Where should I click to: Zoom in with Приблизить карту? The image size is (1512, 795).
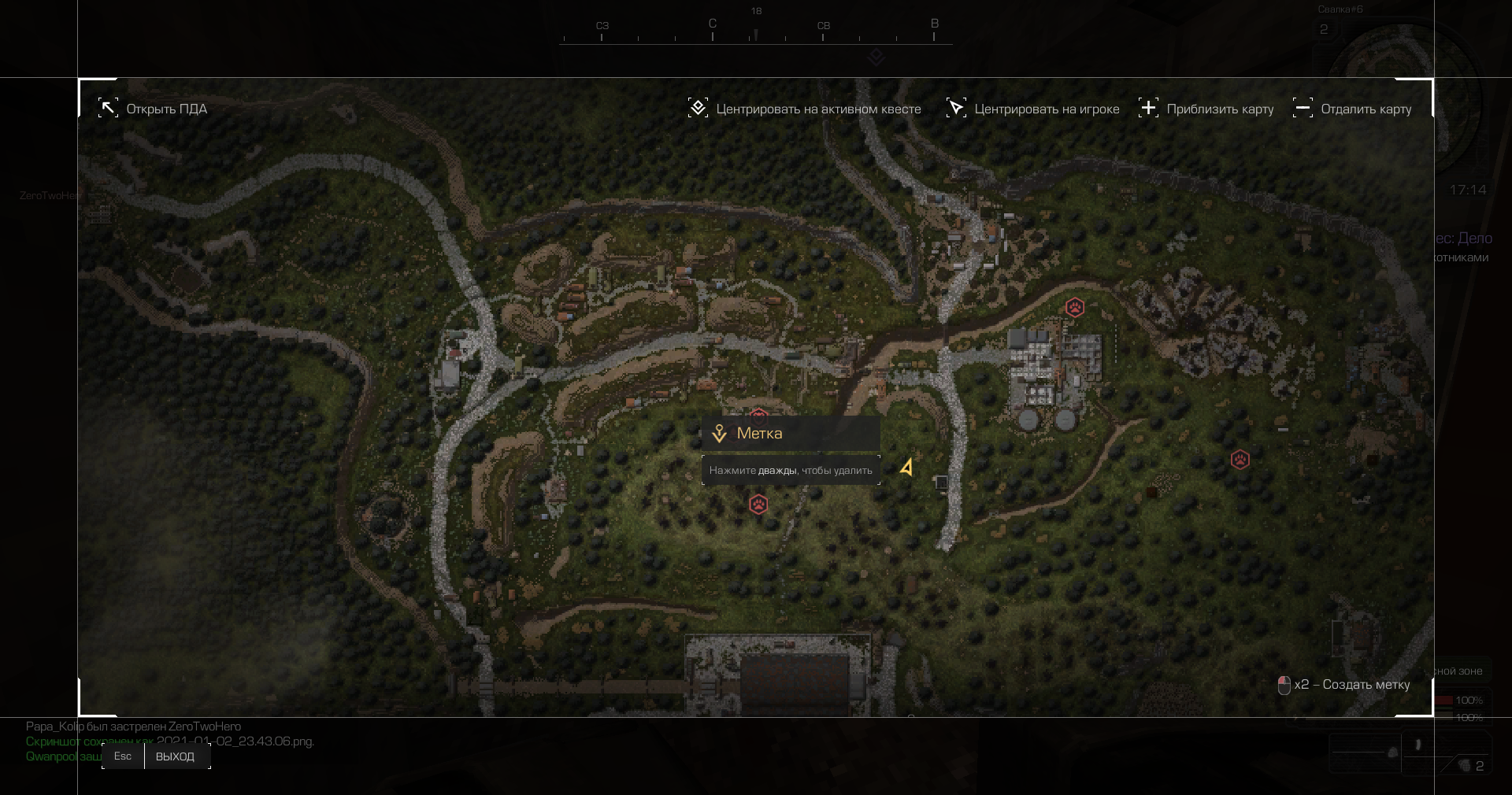[1206, 109]
